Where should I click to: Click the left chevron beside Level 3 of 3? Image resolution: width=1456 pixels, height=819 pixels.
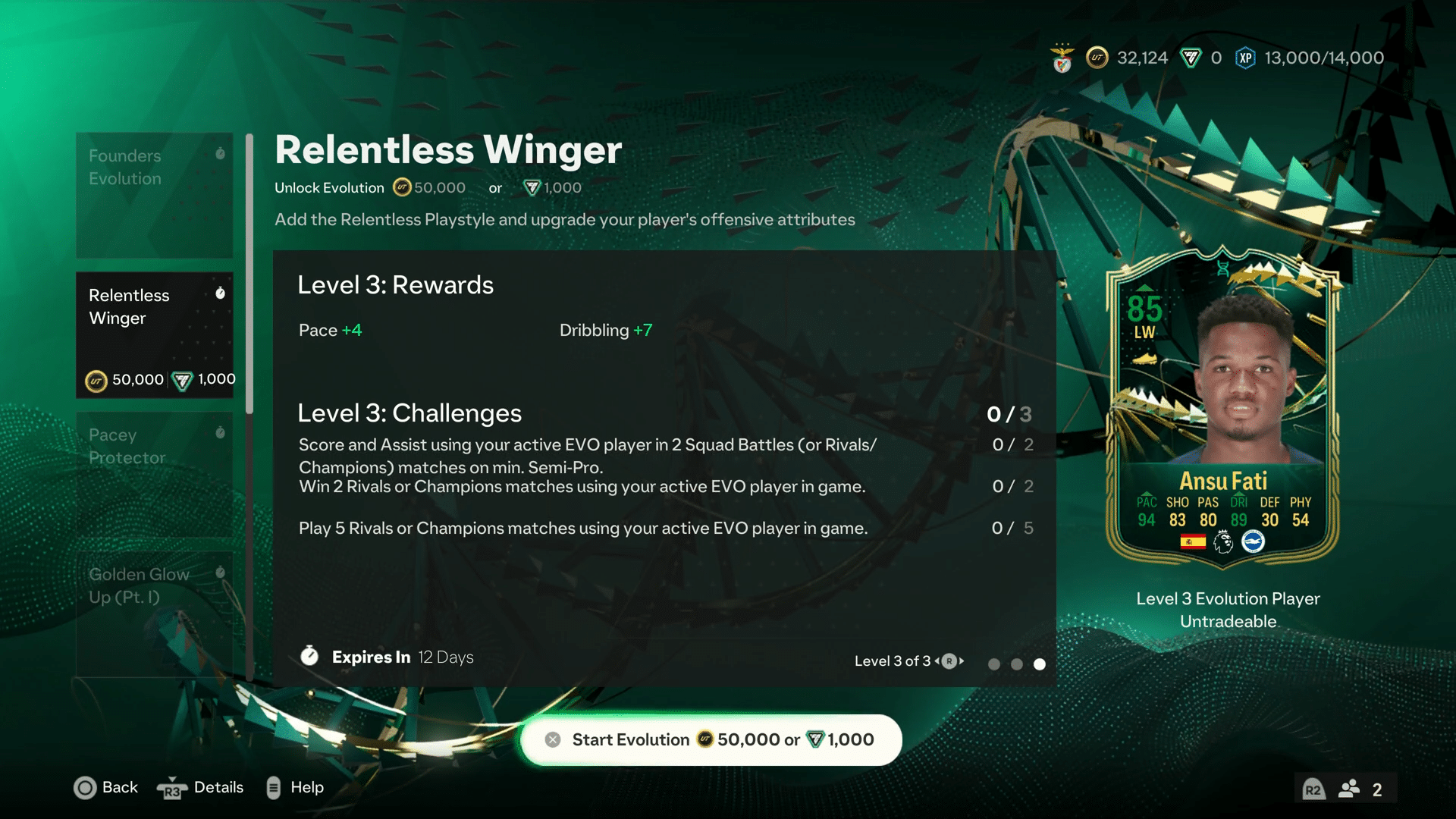pos(938,661)
